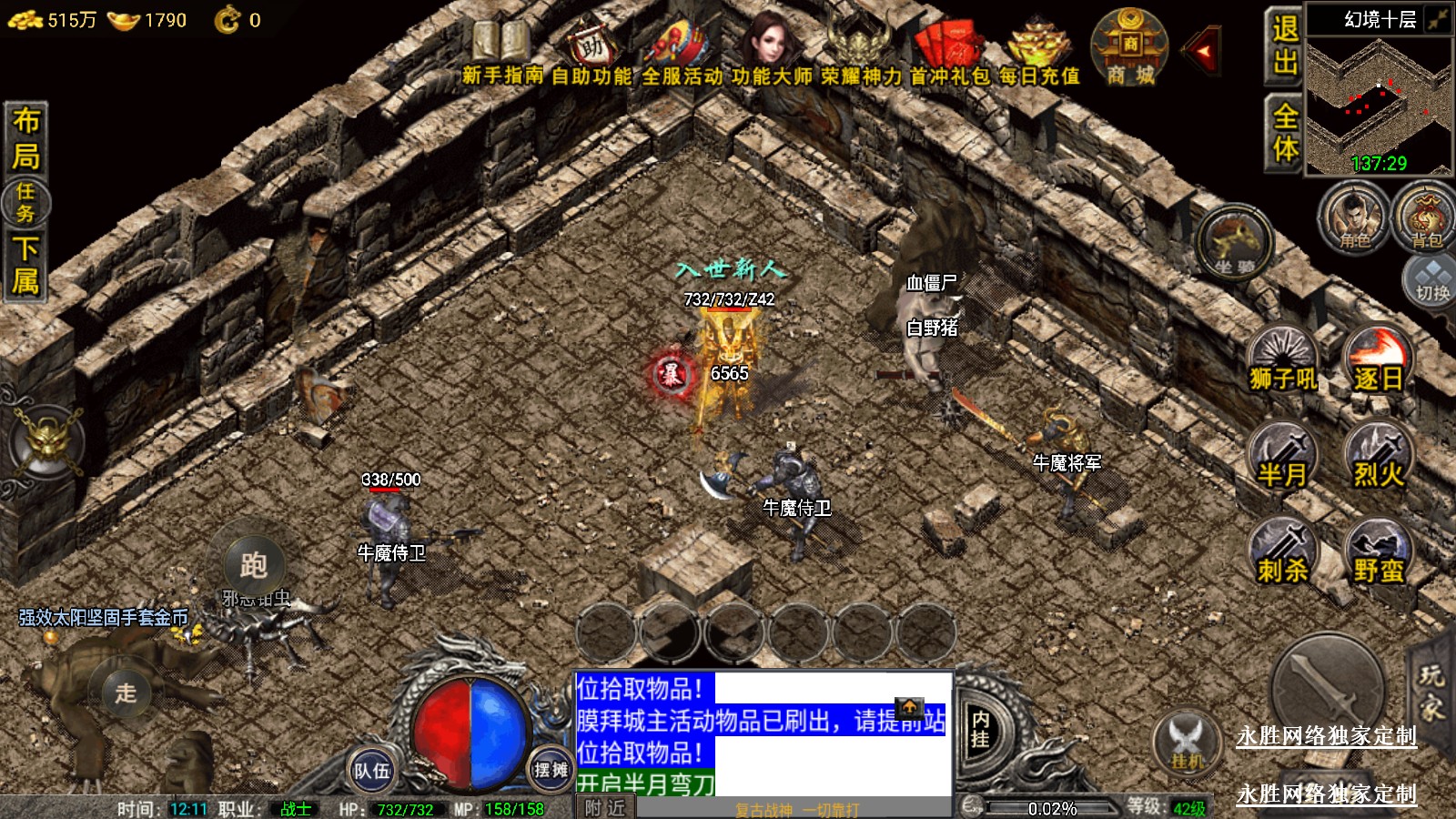This screenshot has width=1456, height=819.
Task: Open the 全服活动 server events
Action: pos(682,53)
